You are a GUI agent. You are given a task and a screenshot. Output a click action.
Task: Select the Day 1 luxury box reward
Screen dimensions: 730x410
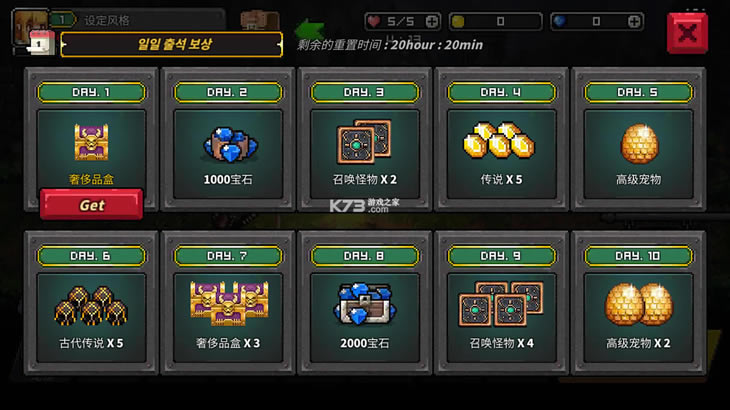[91, 143]
